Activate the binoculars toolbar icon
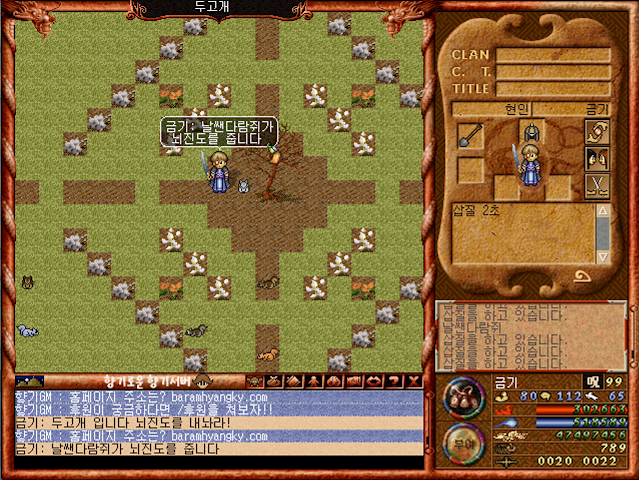Screen dimensions: 639x480 [333, 381]
